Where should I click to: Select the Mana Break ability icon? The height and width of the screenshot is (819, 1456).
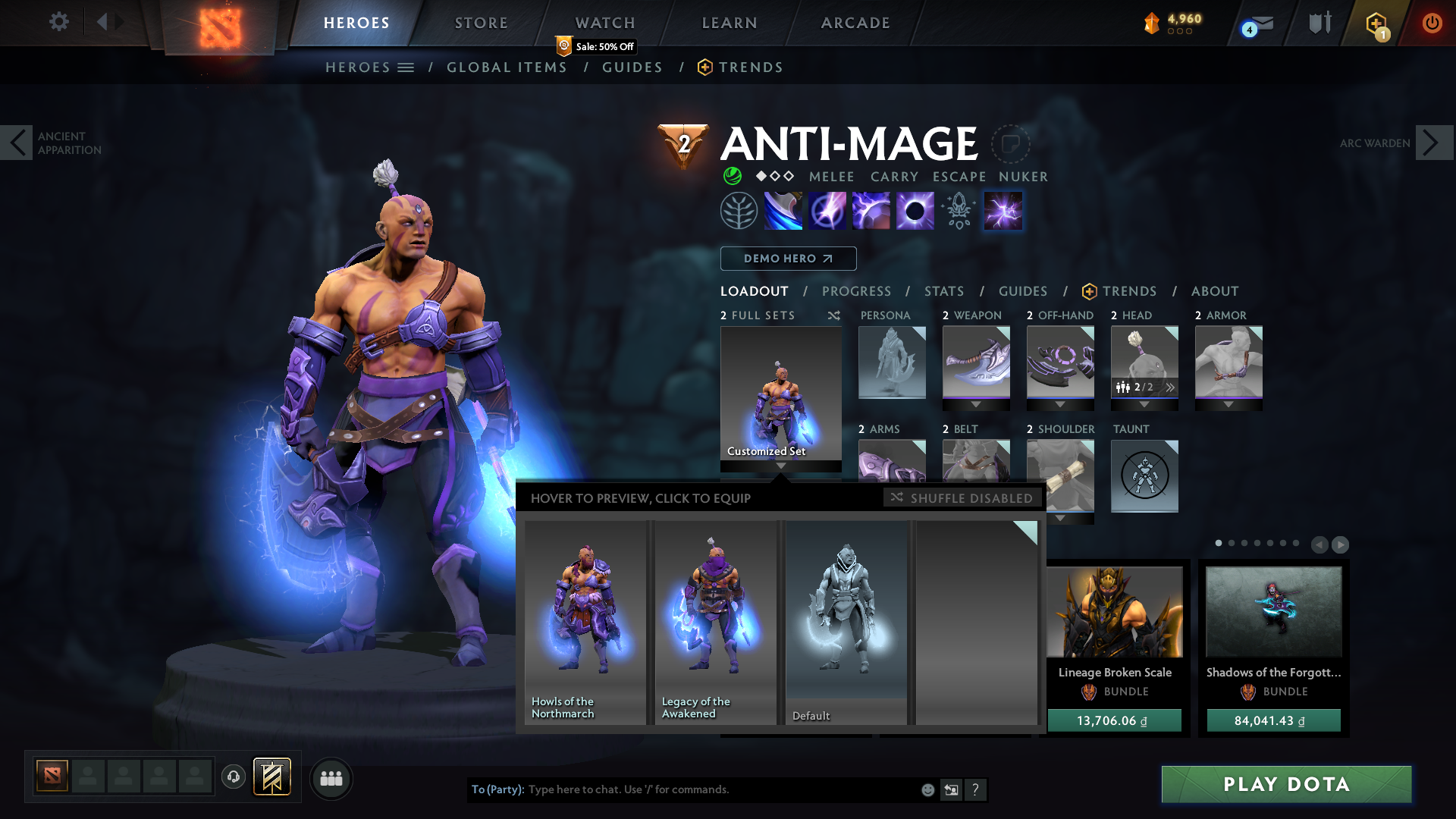tap(783, 210)
